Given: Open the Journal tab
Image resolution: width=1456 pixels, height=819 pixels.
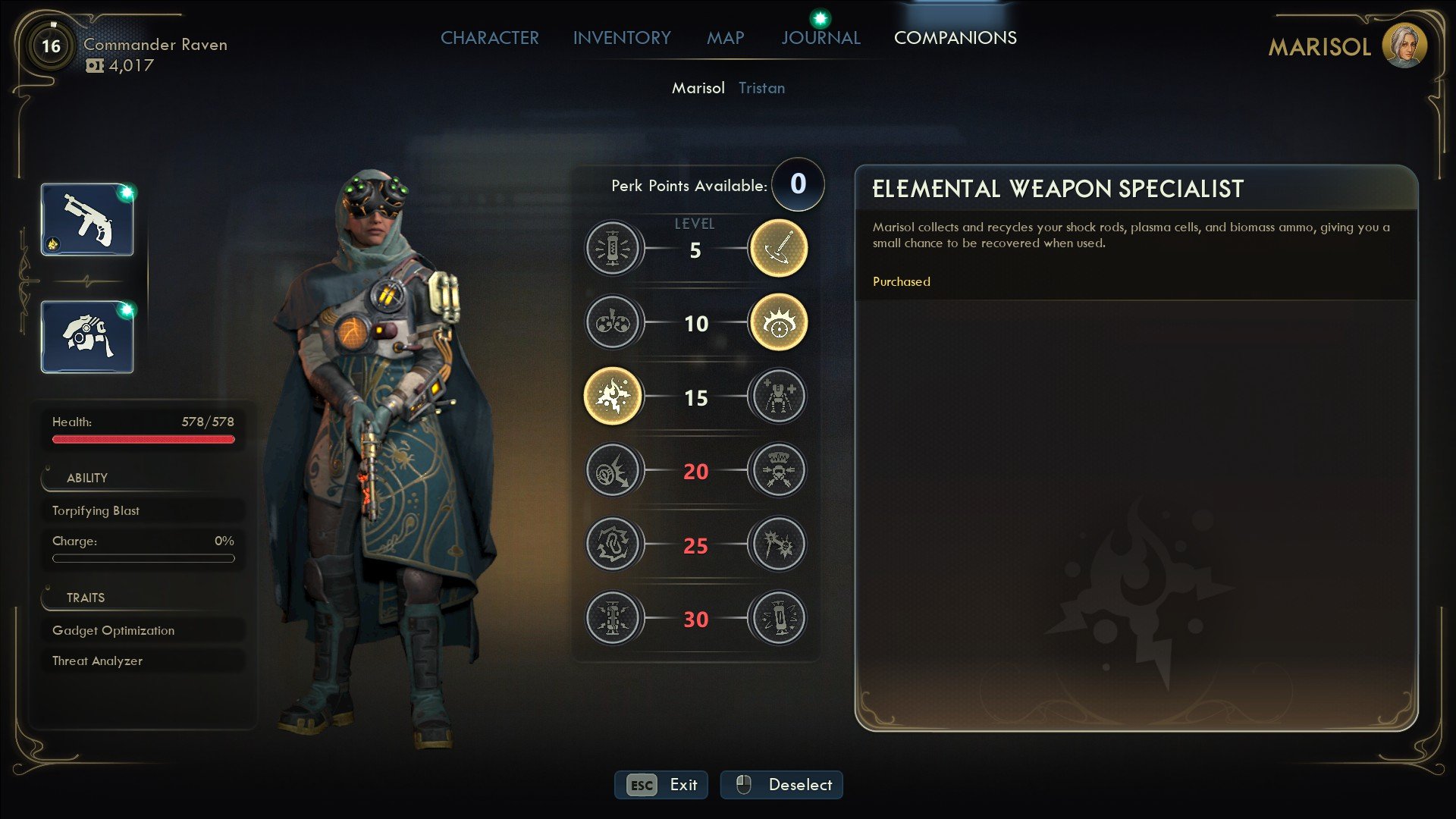Looking at the screenshot, I should (x=821, y=38).
